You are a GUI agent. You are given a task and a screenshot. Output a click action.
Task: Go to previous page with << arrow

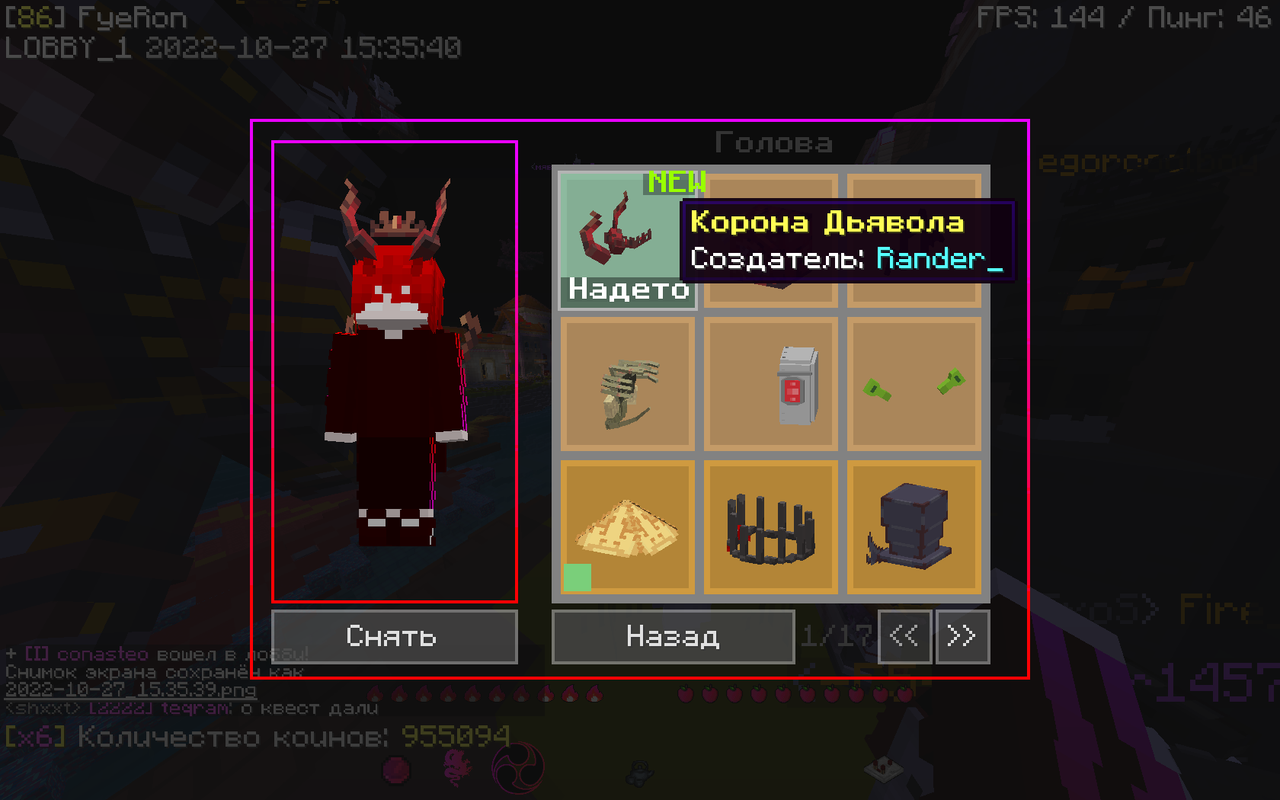click(904, 637)
